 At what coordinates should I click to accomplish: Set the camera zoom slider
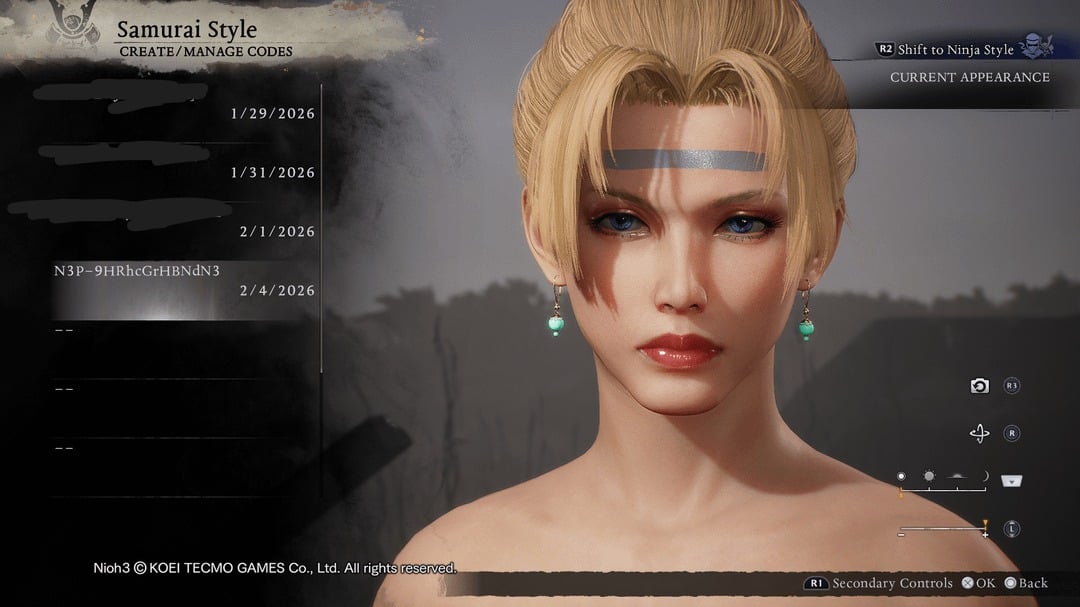tap(943, 529)
